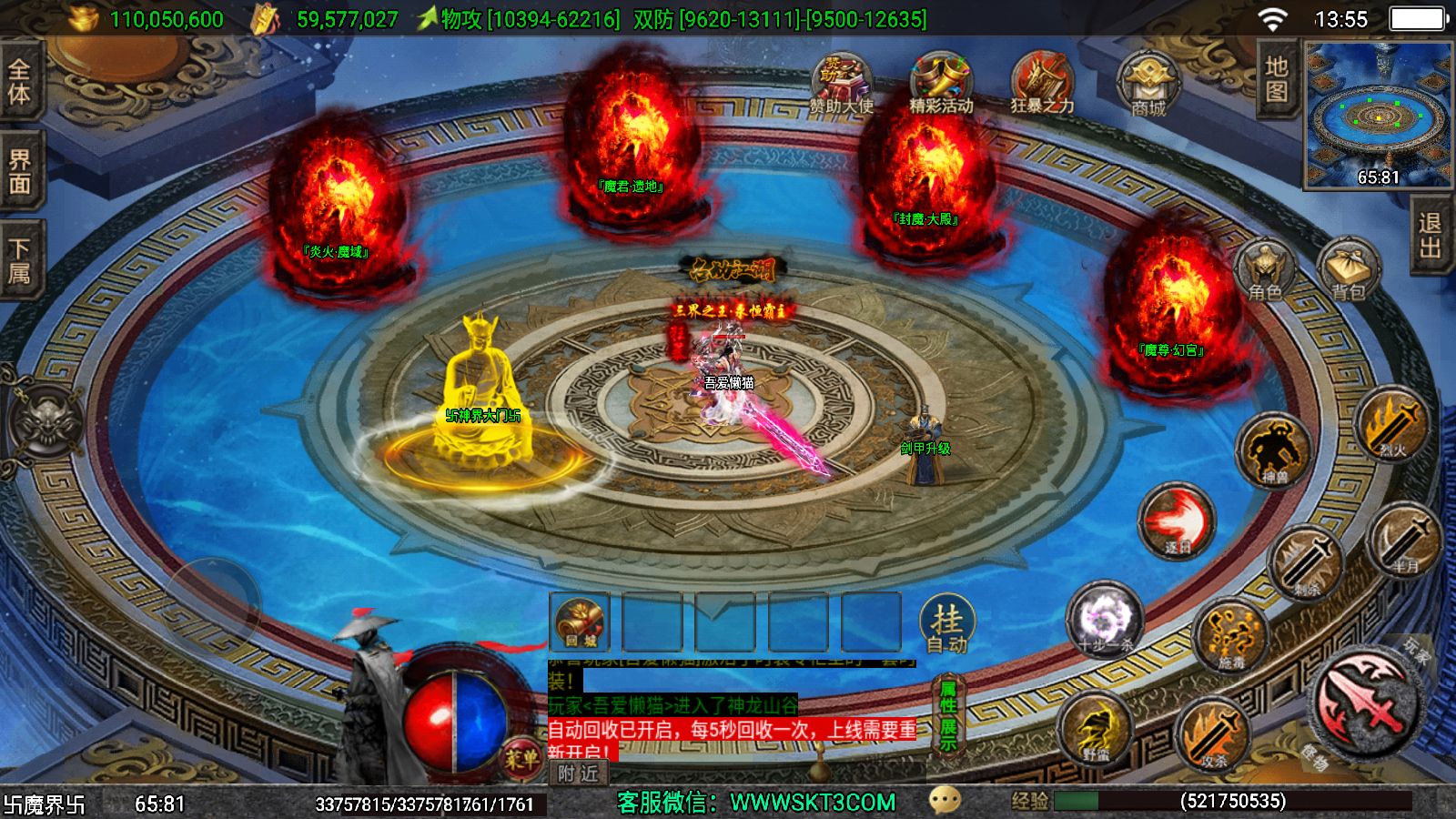Viewport: 1456px width, 819px height.
Task: Open the 属性展示 attributes display
Action: (948, 716)
